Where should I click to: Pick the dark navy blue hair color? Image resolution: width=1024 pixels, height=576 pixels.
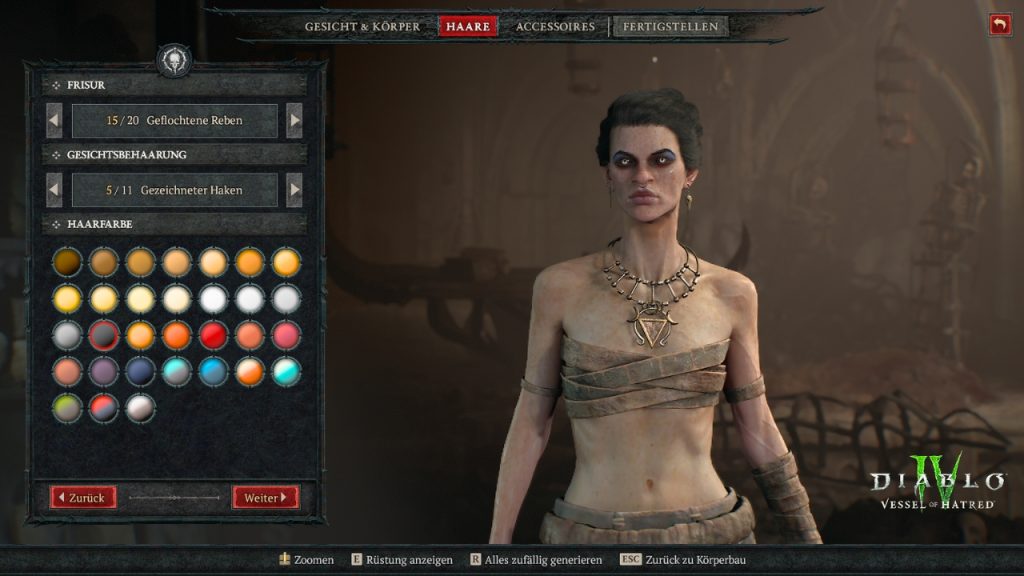[140, 371]
